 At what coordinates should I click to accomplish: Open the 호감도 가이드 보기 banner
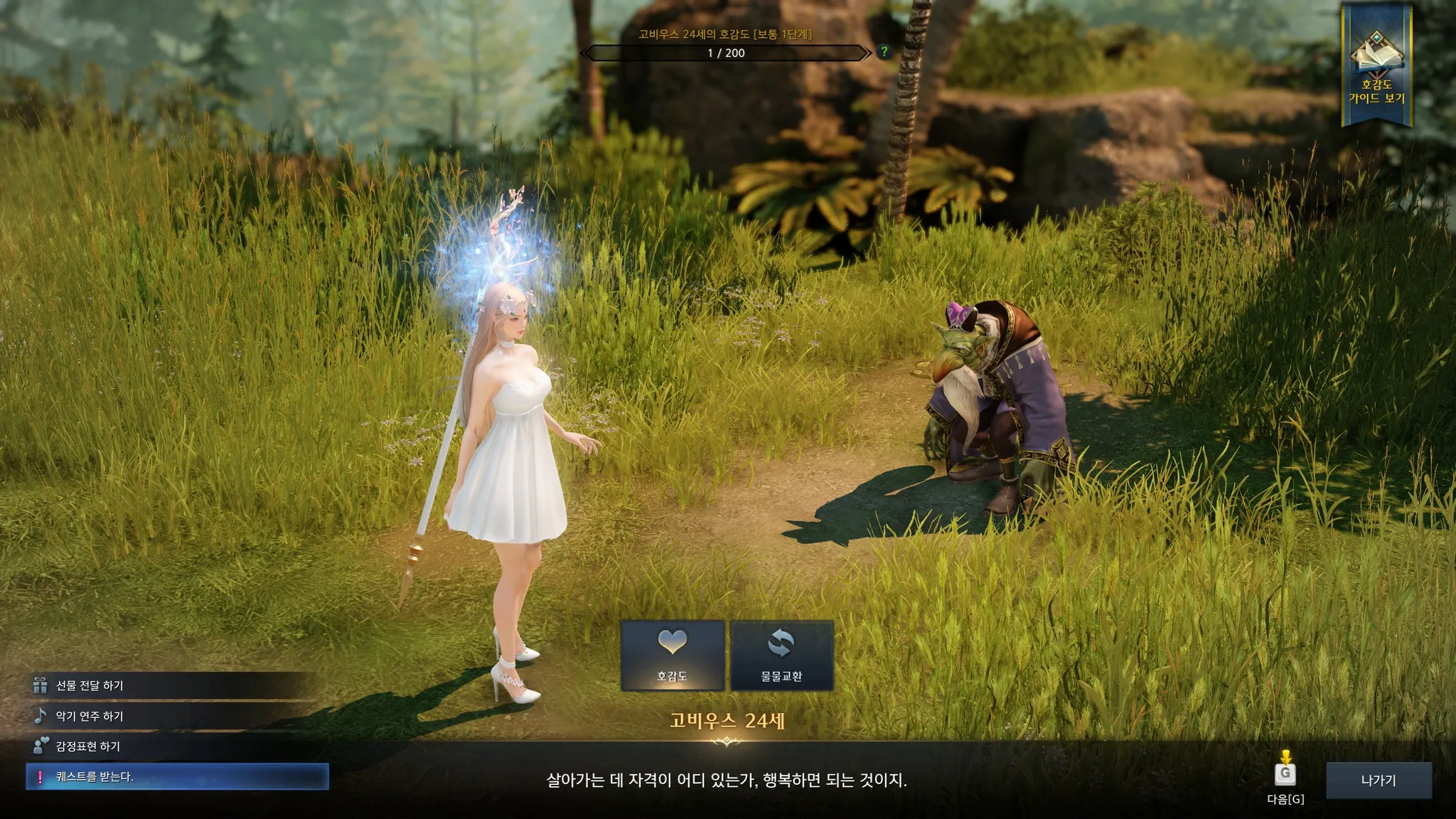click(1376, 68)
